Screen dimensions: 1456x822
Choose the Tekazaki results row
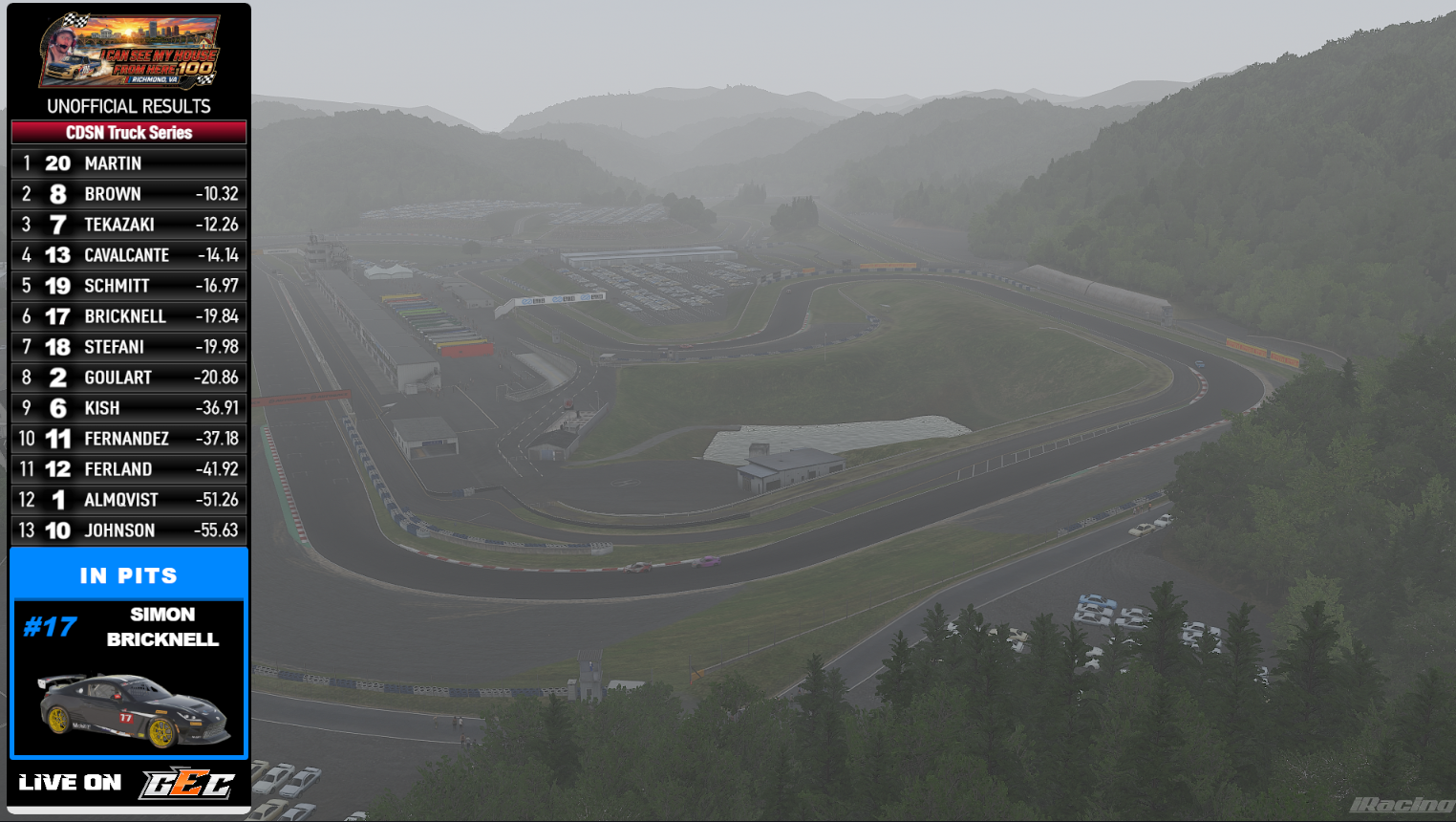pos(129,225)
